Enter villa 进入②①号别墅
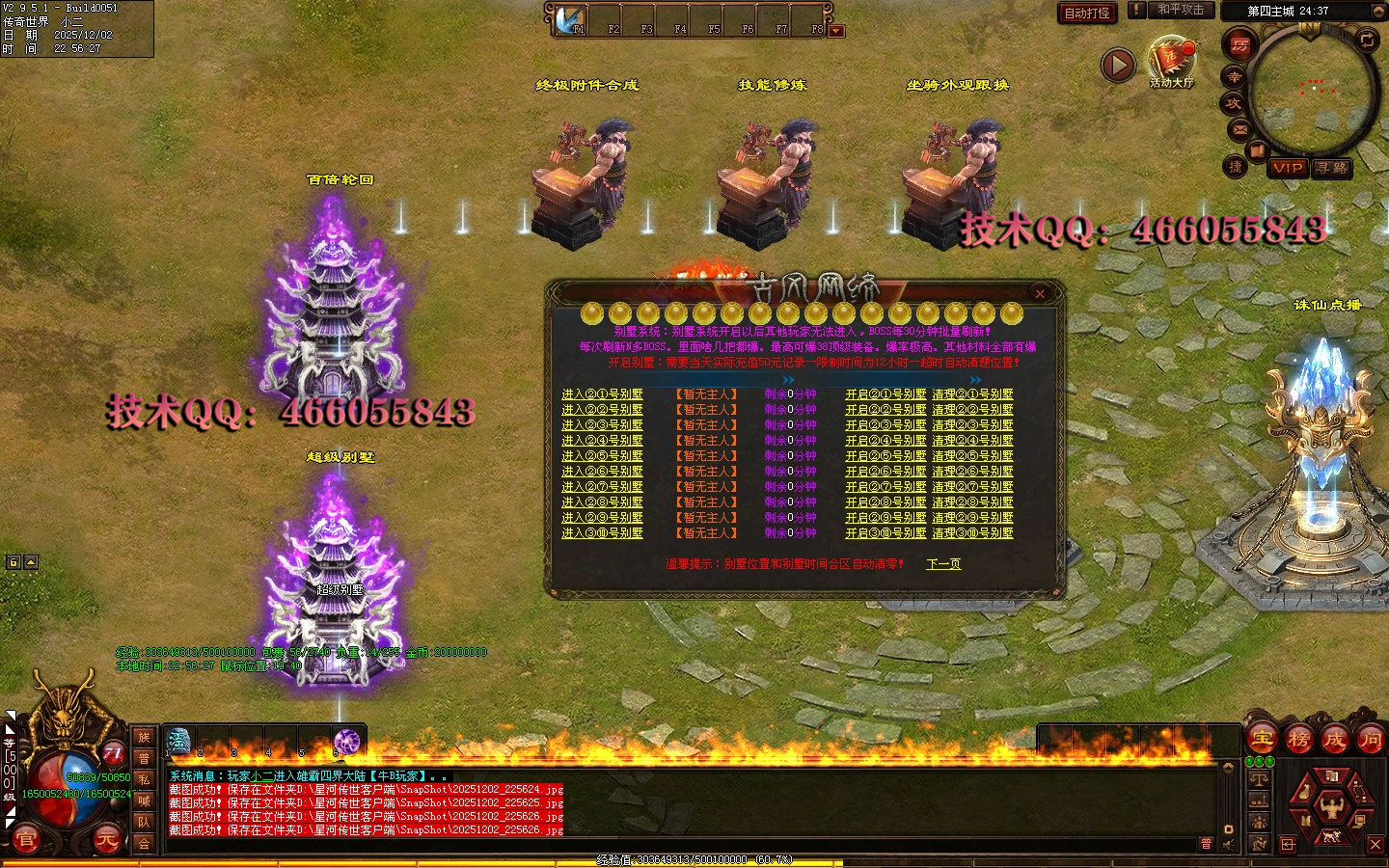This screenshot has width=1389, height=868. click(x=602, y=394)
